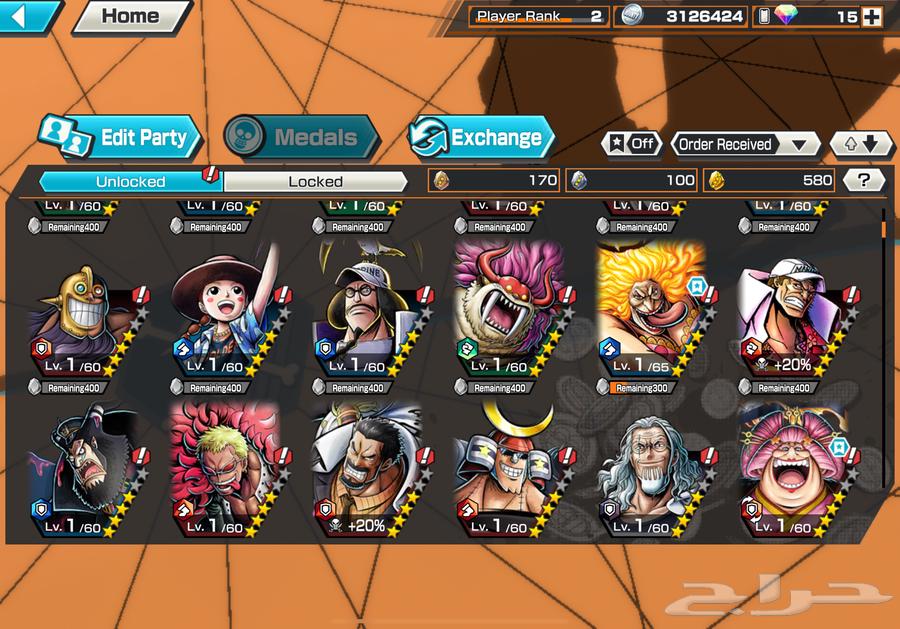Open the Edit Party menu

coord(121,138)
